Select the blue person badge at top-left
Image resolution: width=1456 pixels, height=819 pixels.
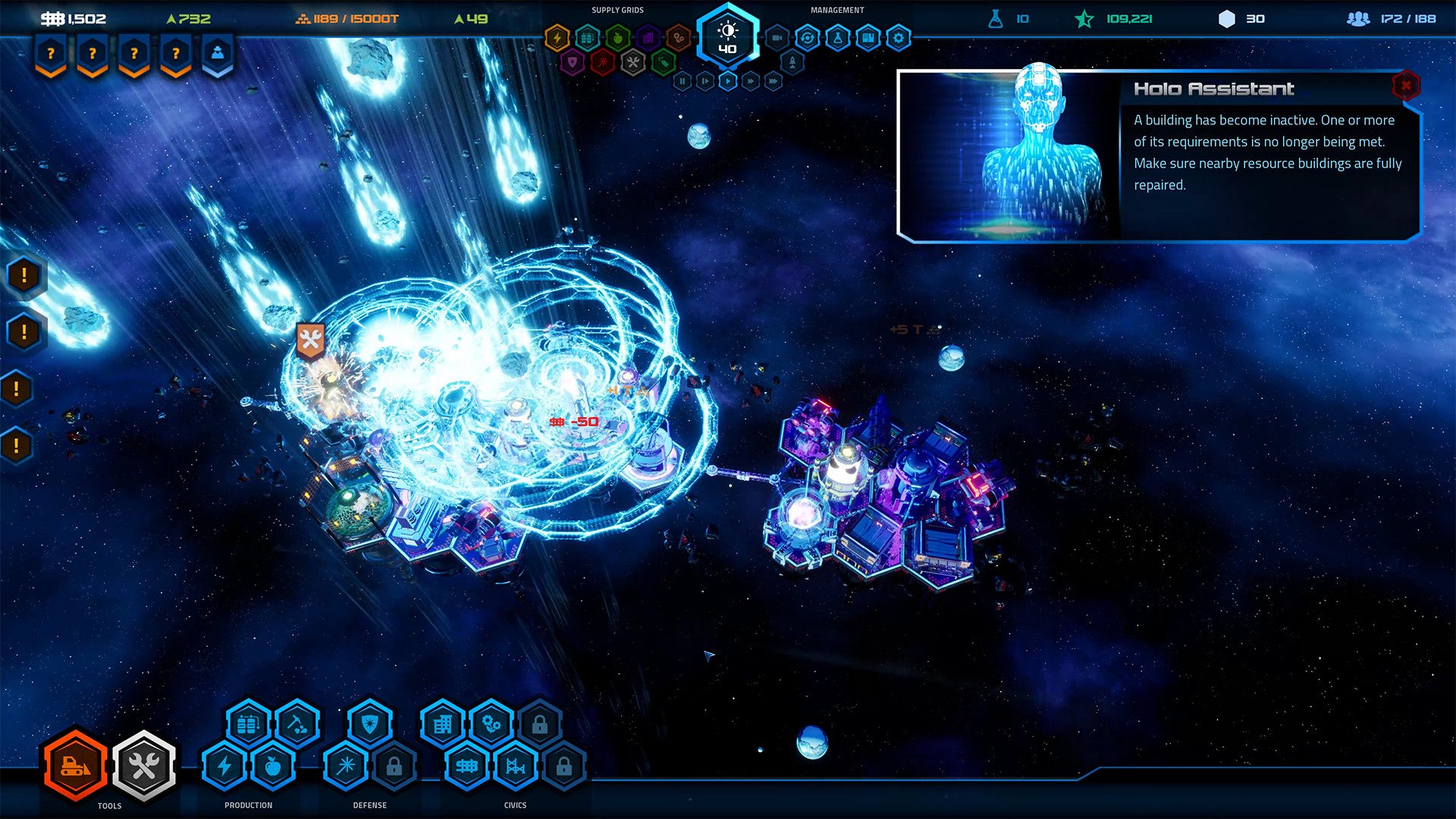[x=218, y=55]
